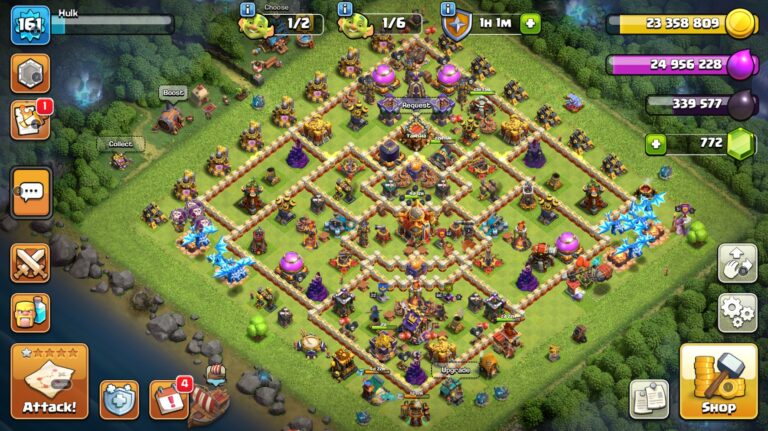Open the hexagon nut icon button
Viewport: 768px width, 431px height.
[x=30, y=73]
